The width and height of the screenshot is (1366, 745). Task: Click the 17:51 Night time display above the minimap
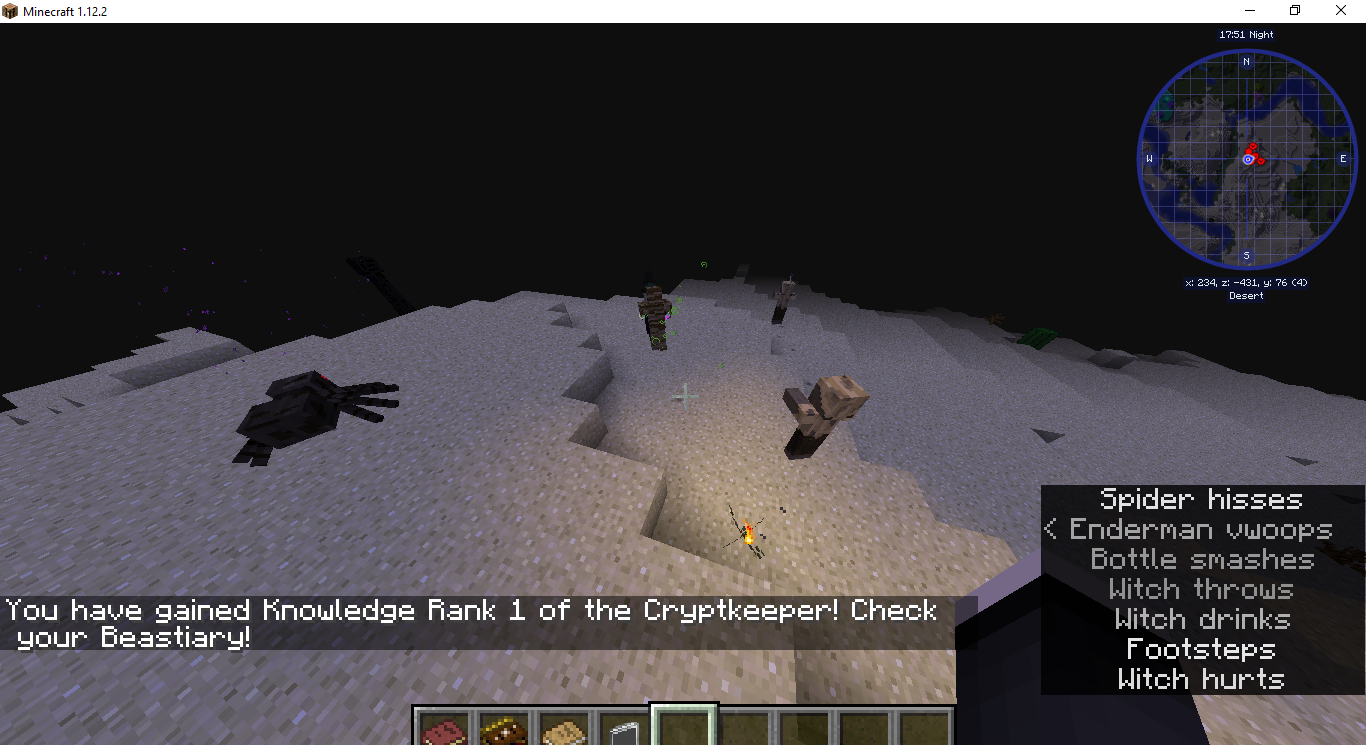tap(1245, 33)
